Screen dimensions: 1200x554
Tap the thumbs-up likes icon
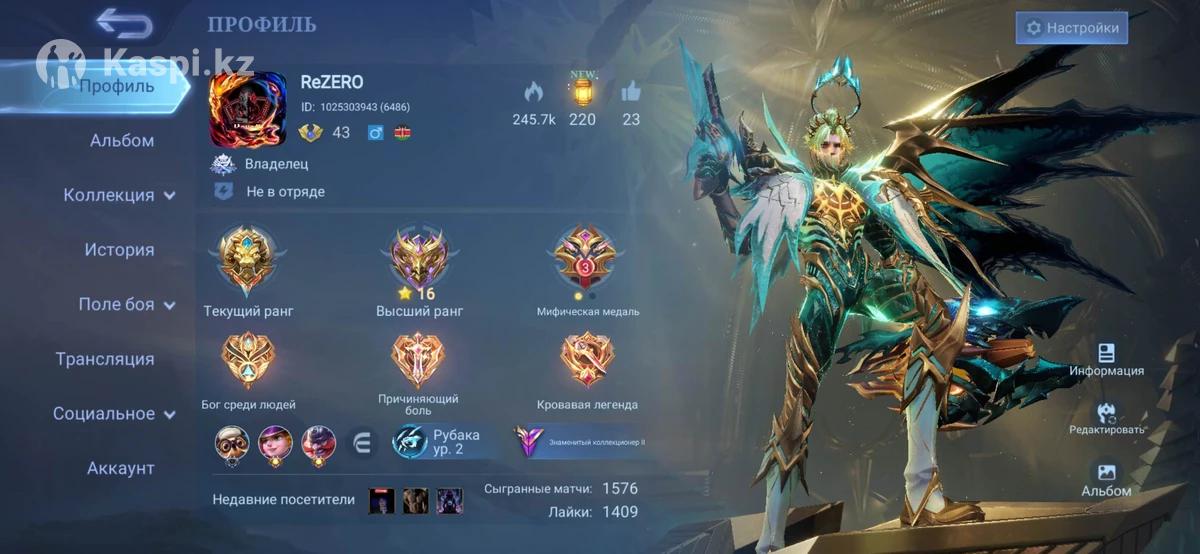click(x=631, y=93)
